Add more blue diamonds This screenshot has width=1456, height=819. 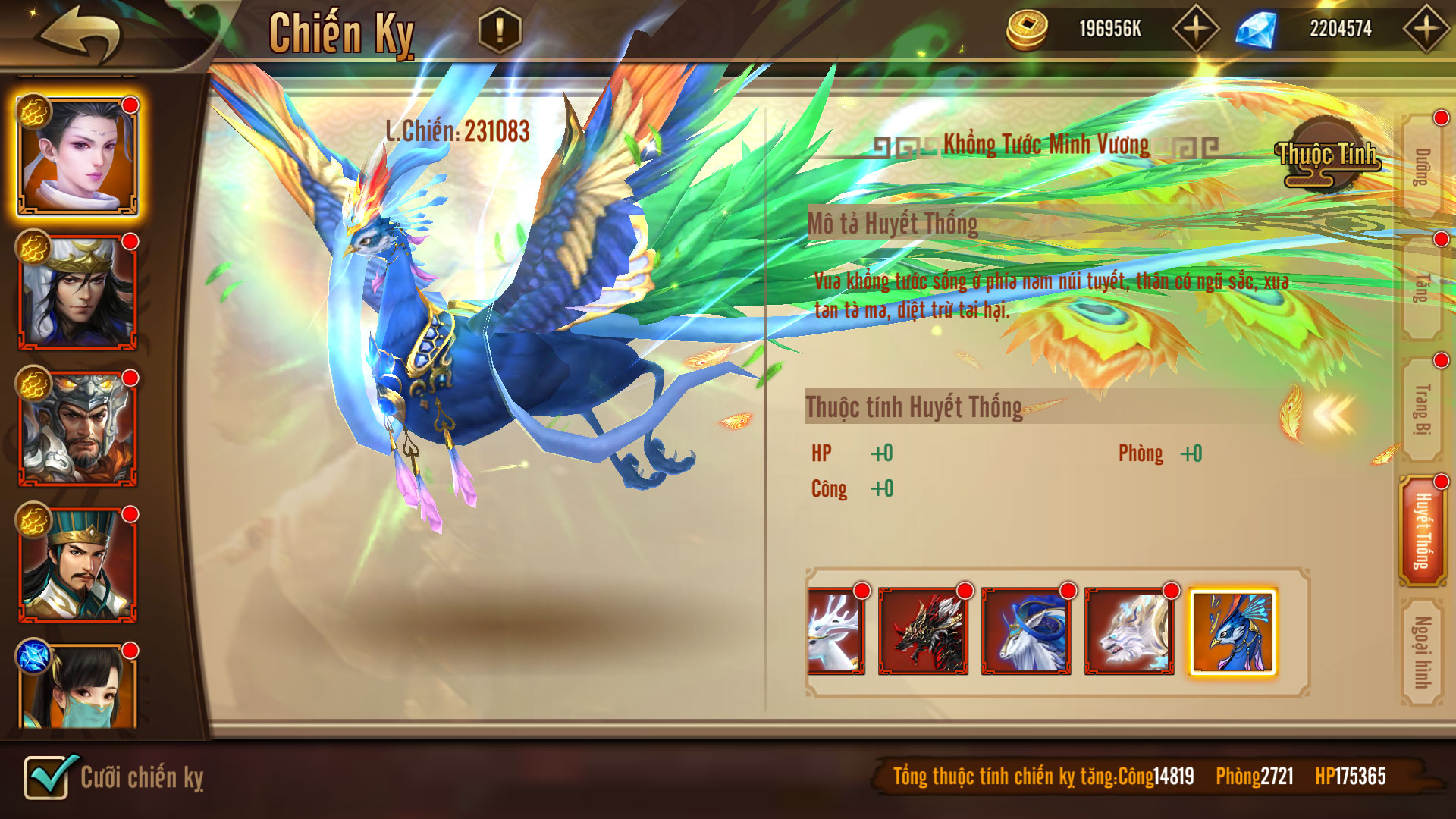[x=1426, y=29]
